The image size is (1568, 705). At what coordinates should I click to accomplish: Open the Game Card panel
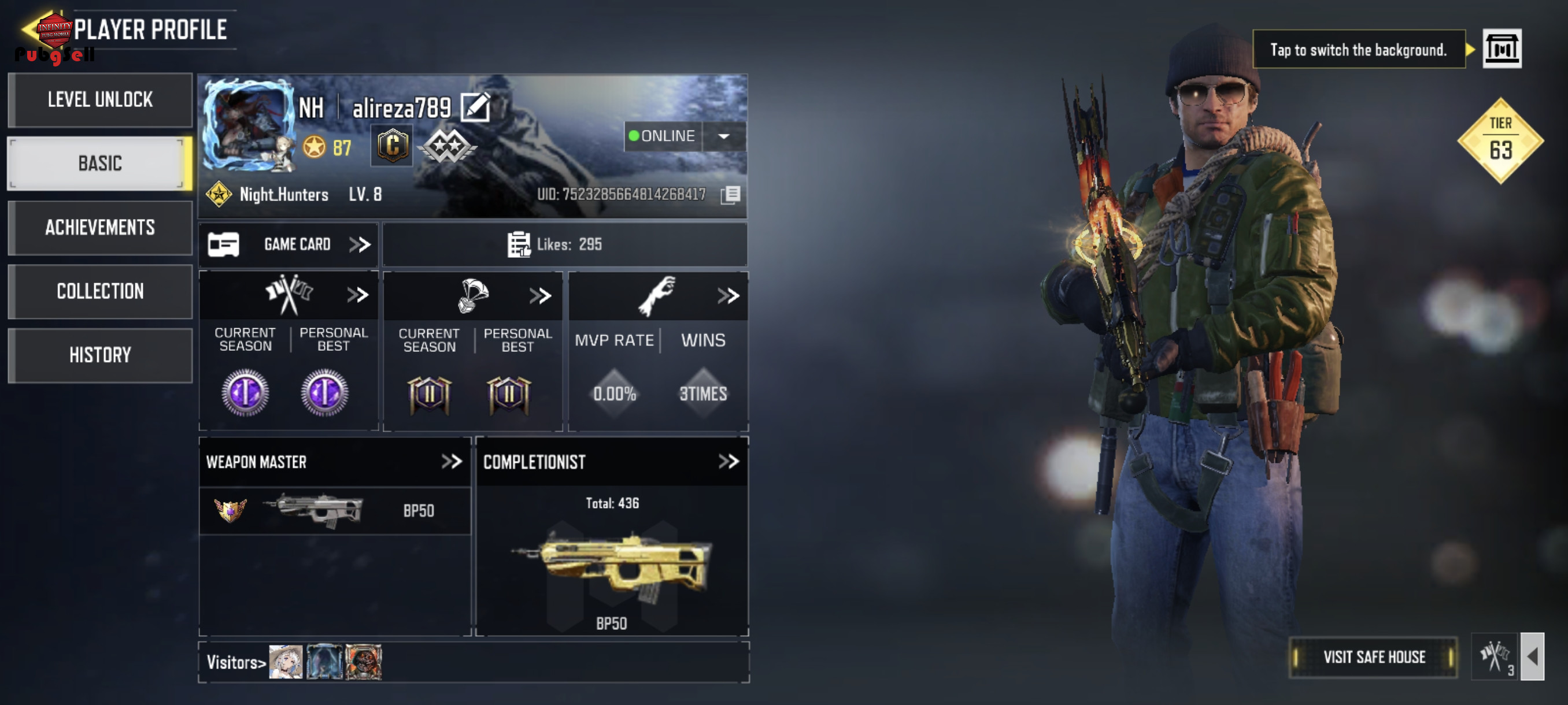click(289, 244)
